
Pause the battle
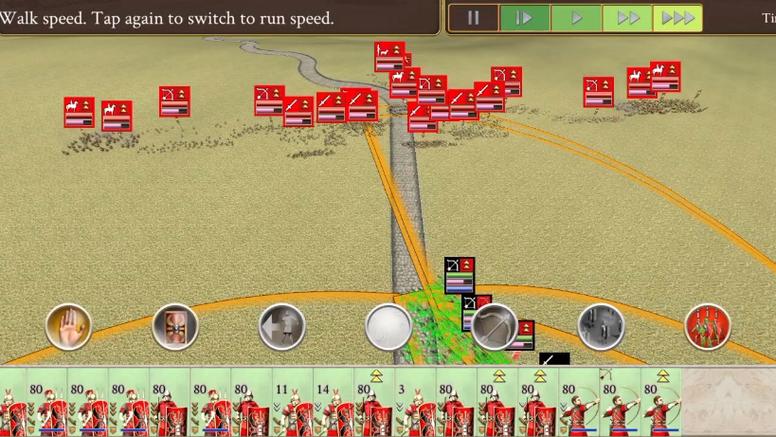click(473, 18)
